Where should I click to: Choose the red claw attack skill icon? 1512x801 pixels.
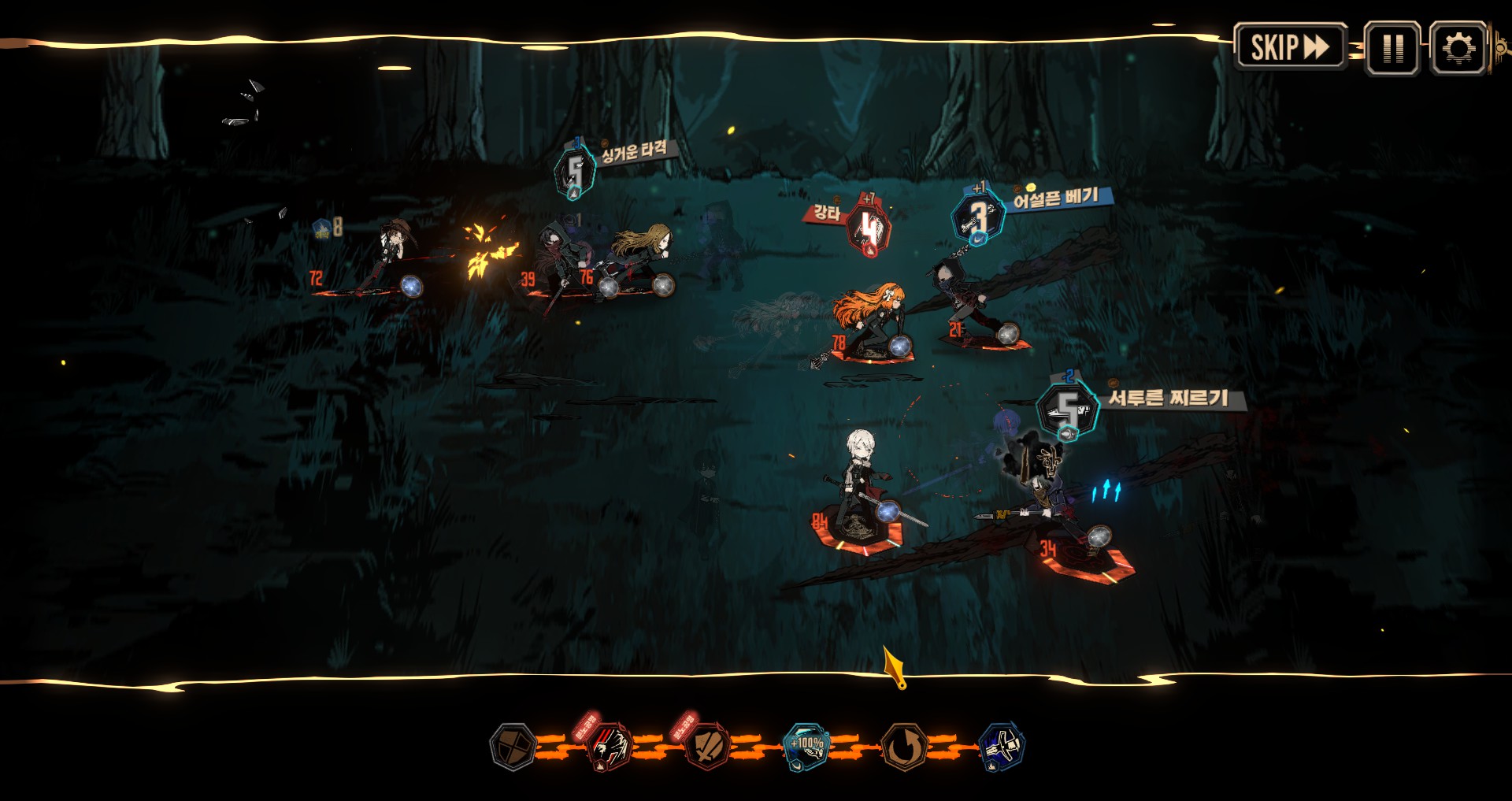click(x=610, y=745)
